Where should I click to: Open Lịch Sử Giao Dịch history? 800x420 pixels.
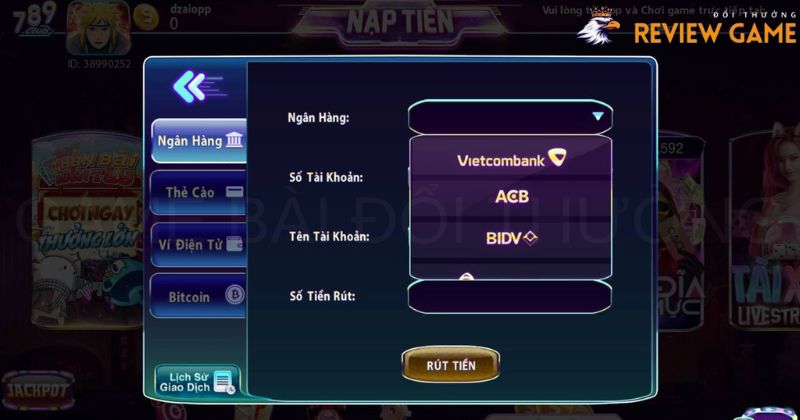[197, 380]
